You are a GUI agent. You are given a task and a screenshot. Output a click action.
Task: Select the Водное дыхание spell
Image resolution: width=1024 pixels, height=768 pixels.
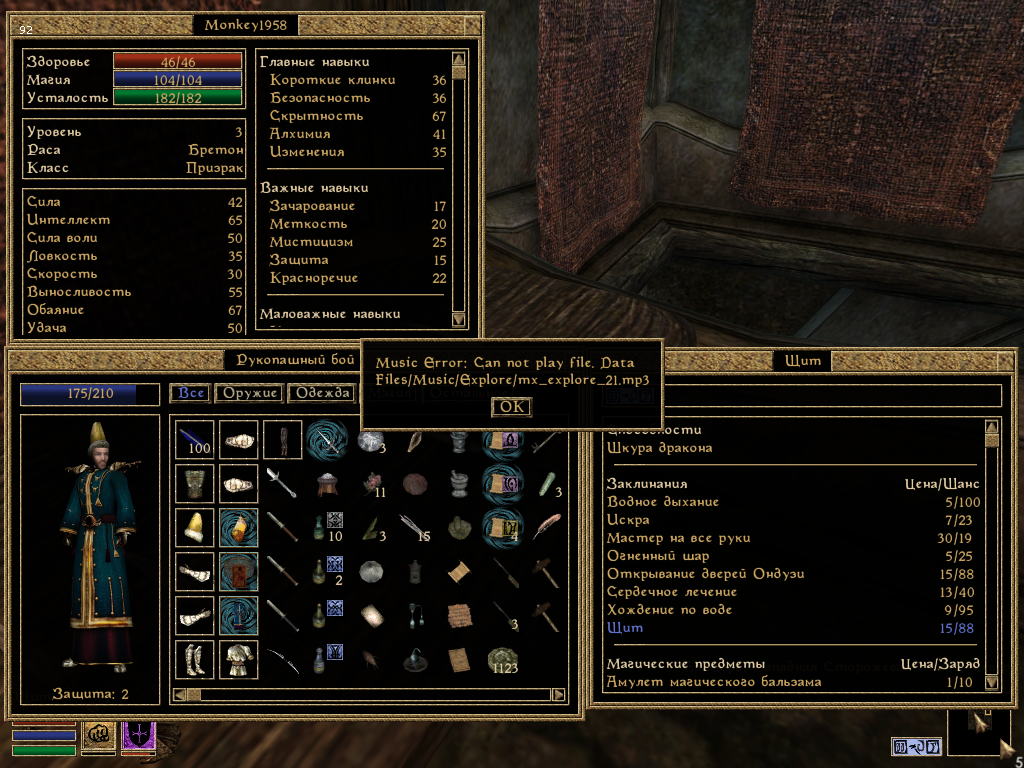pyautogui.click(x=662, y=502)
